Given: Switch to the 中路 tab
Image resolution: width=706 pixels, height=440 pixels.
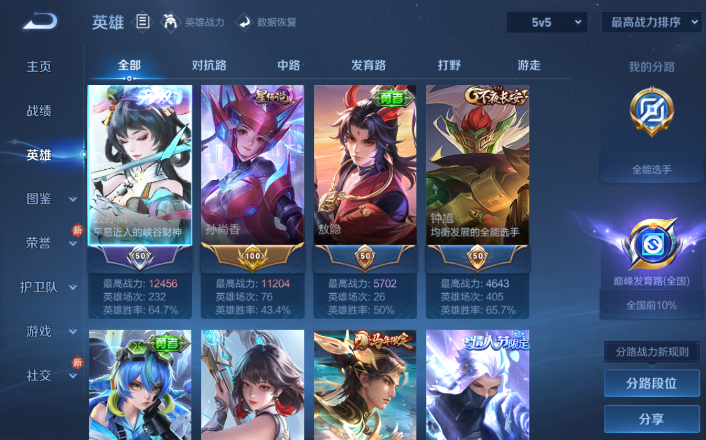Looking at the screenshot, I should coord(288,66).
